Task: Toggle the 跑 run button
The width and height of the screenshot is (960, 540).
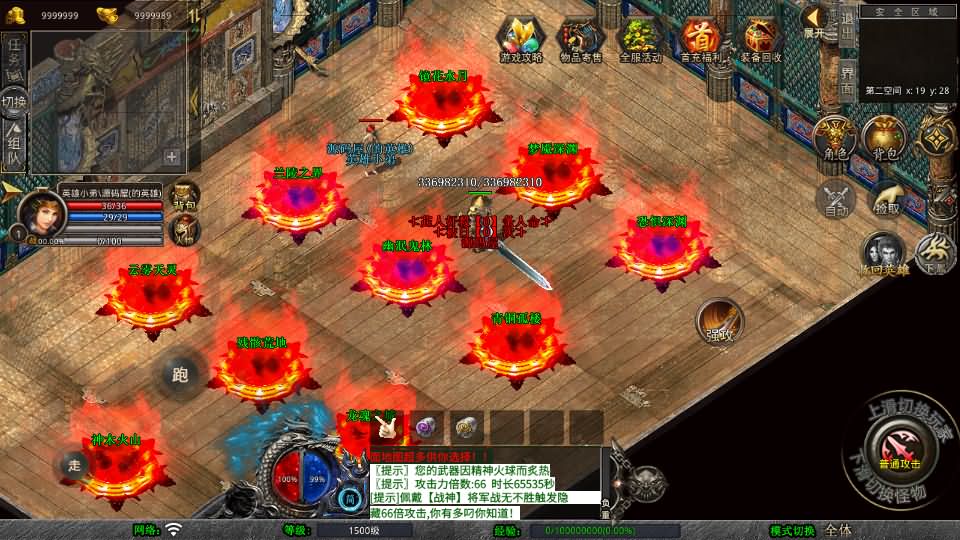Action: tap(180, 375)
